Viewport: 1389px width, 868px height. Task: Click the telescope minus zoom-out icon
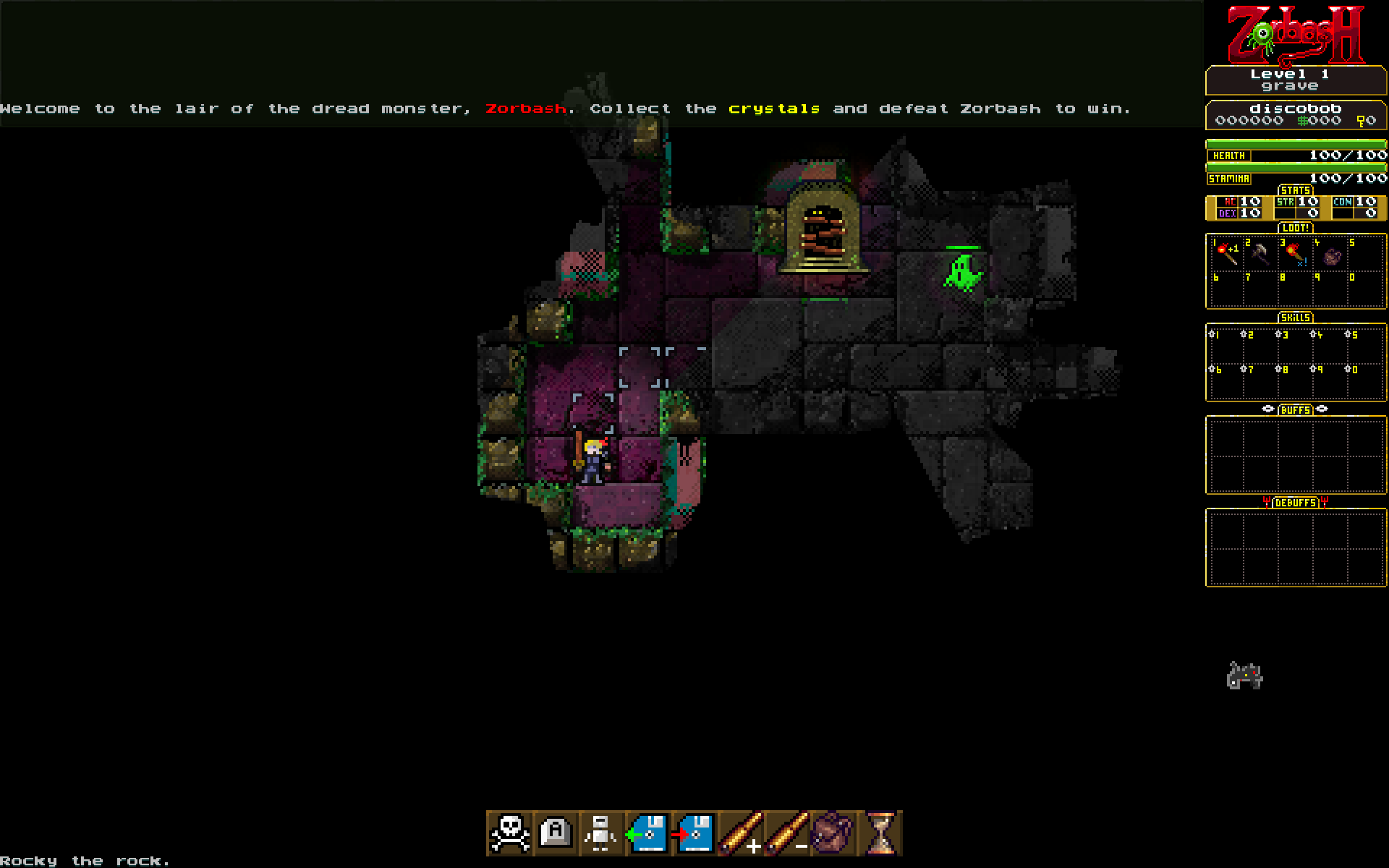787,833
